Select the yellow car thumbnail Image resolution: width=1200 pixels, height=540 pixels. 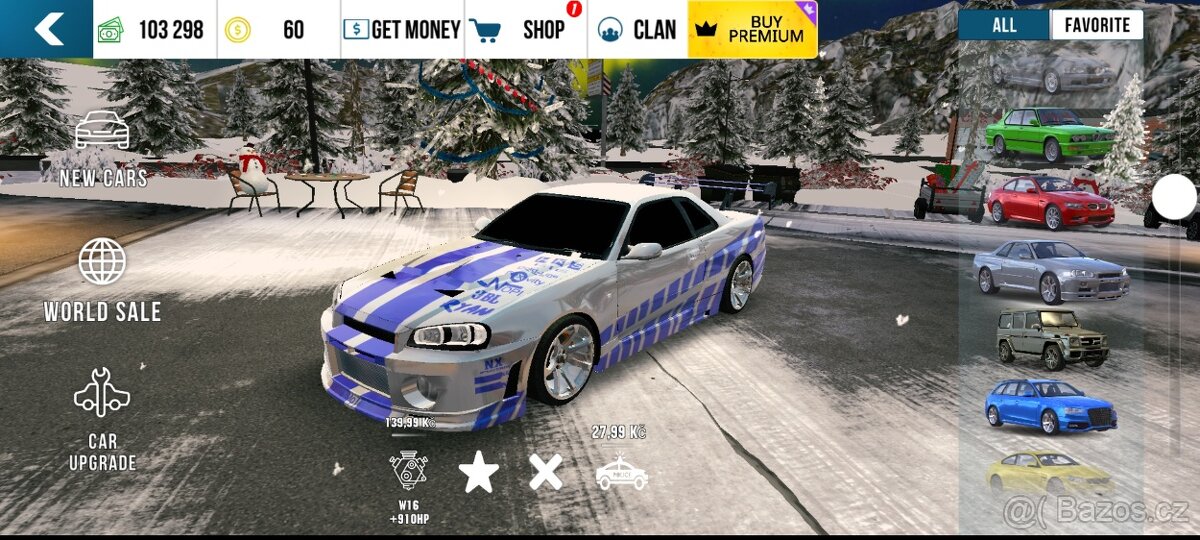click(1048, 473)
